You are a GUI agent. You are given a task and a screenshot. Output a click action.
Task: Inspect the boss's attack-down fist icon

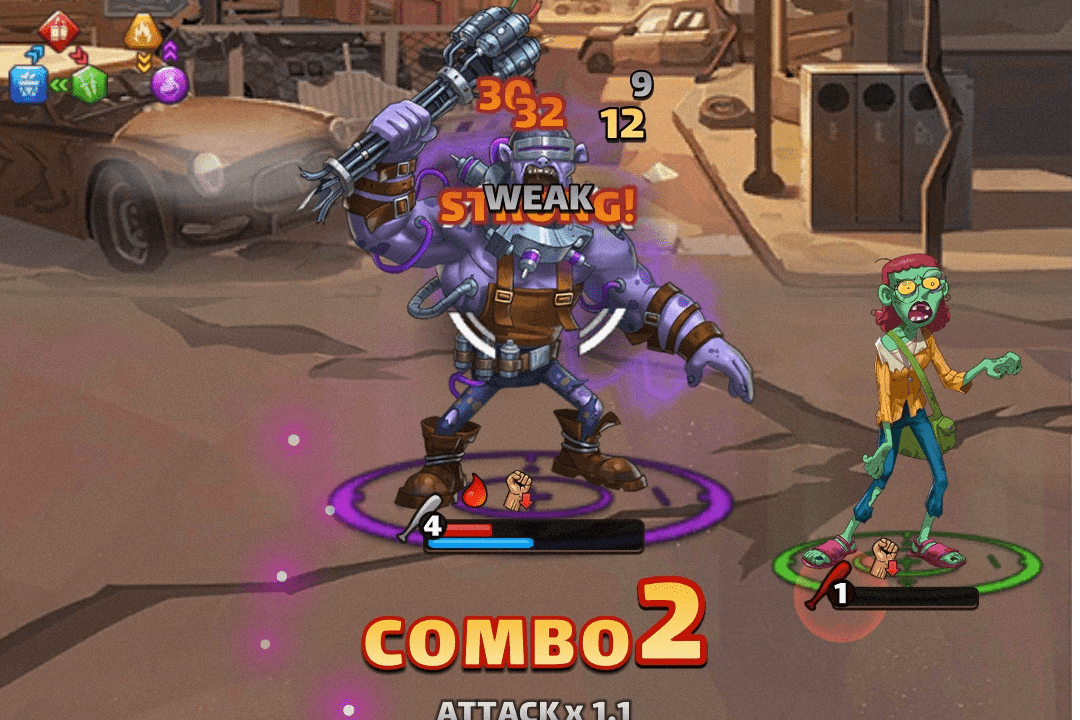pyautogui.click(x=519, y=490)
